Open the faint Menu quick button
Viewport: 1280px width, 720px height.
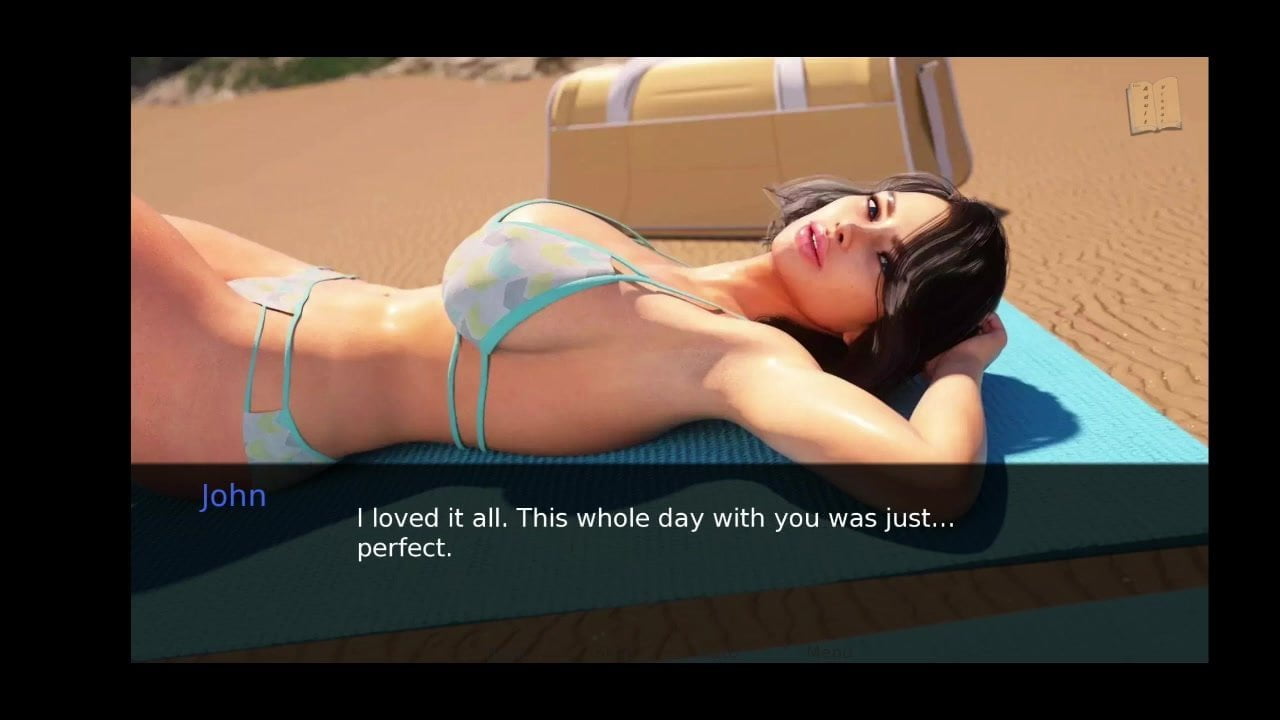[828, 652]
